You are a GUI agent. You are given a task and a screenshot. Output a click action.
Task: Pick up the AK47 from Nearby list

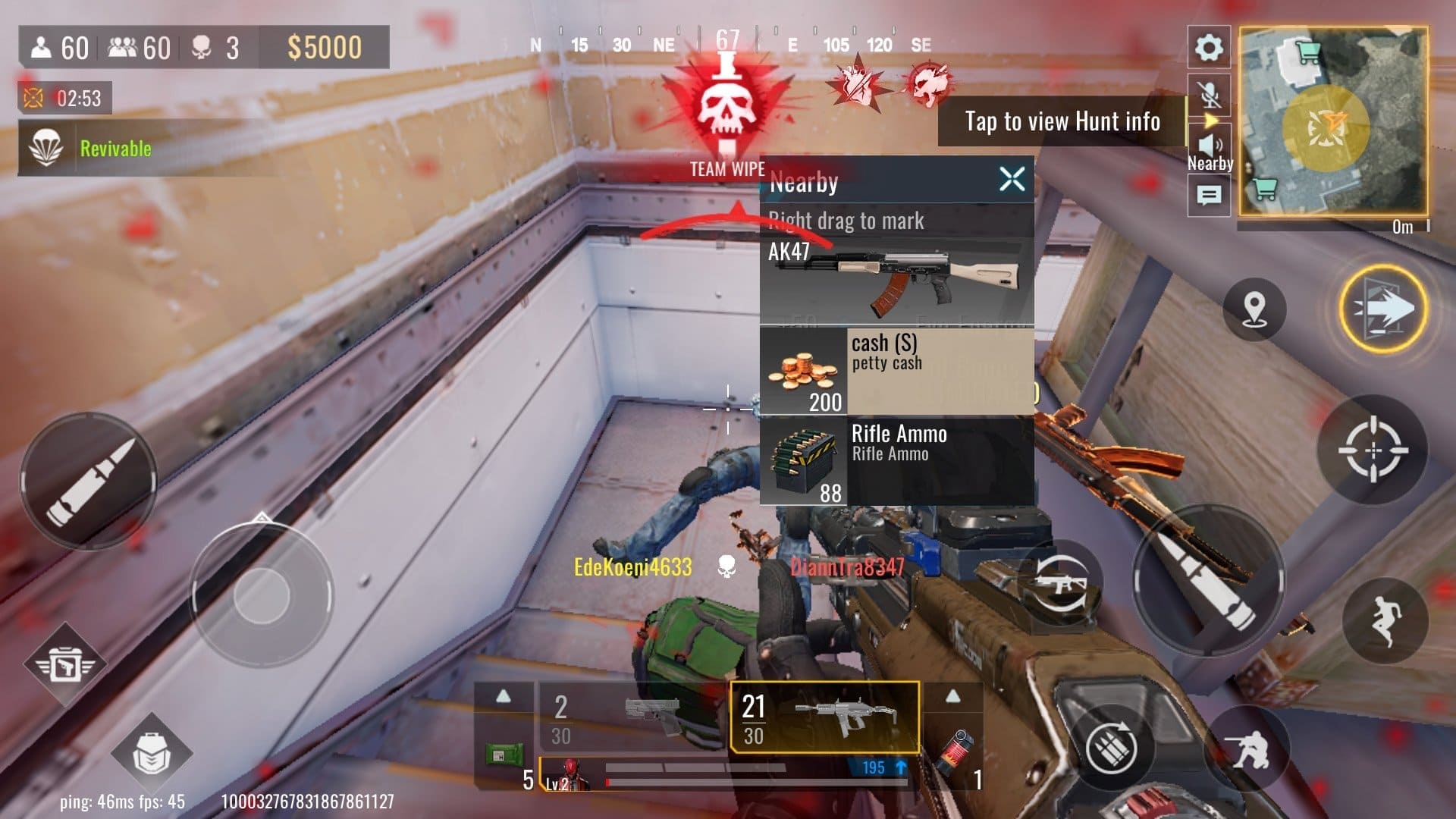(x=896, y=281)
